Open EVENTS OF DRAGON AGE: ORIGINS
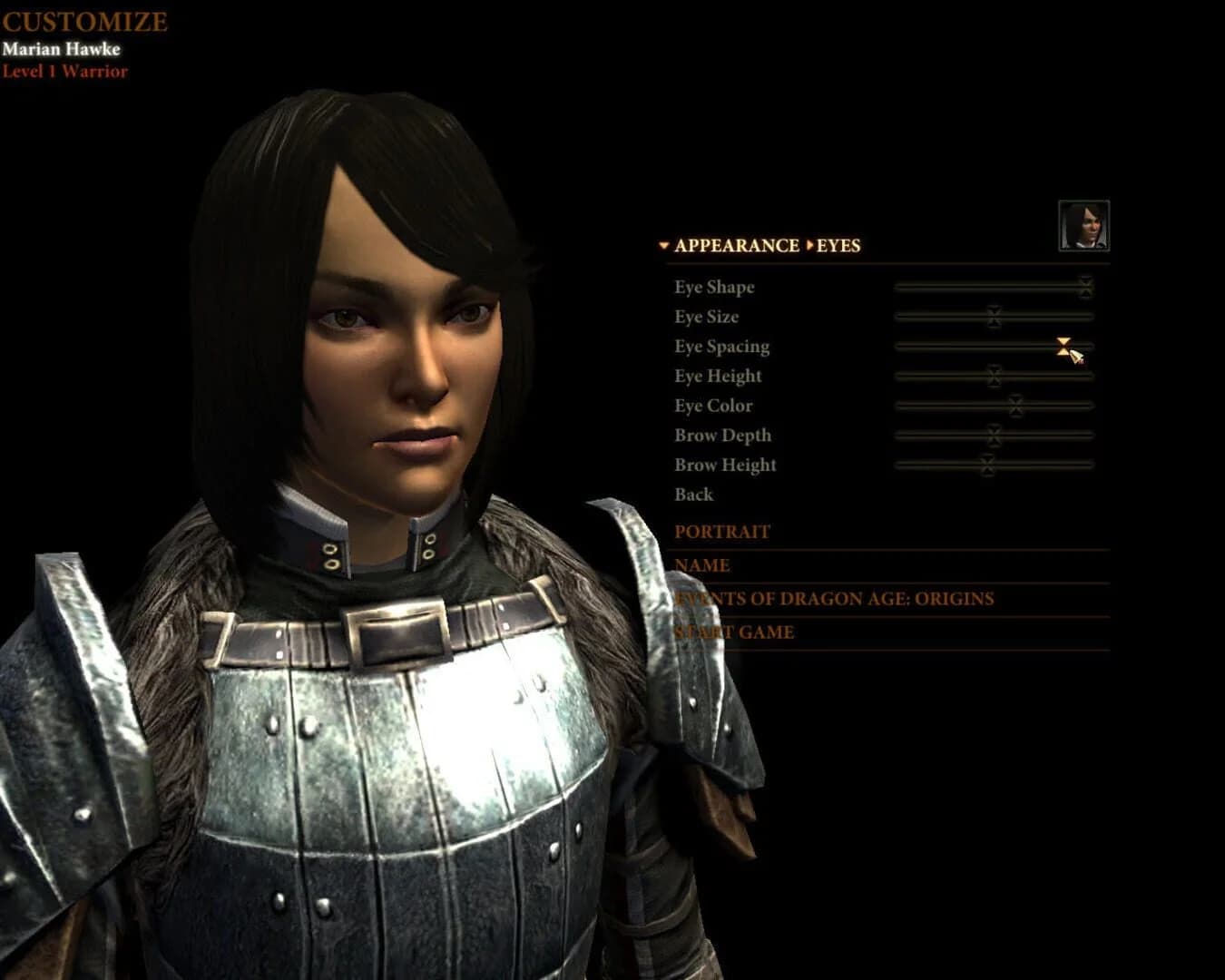 834,598
